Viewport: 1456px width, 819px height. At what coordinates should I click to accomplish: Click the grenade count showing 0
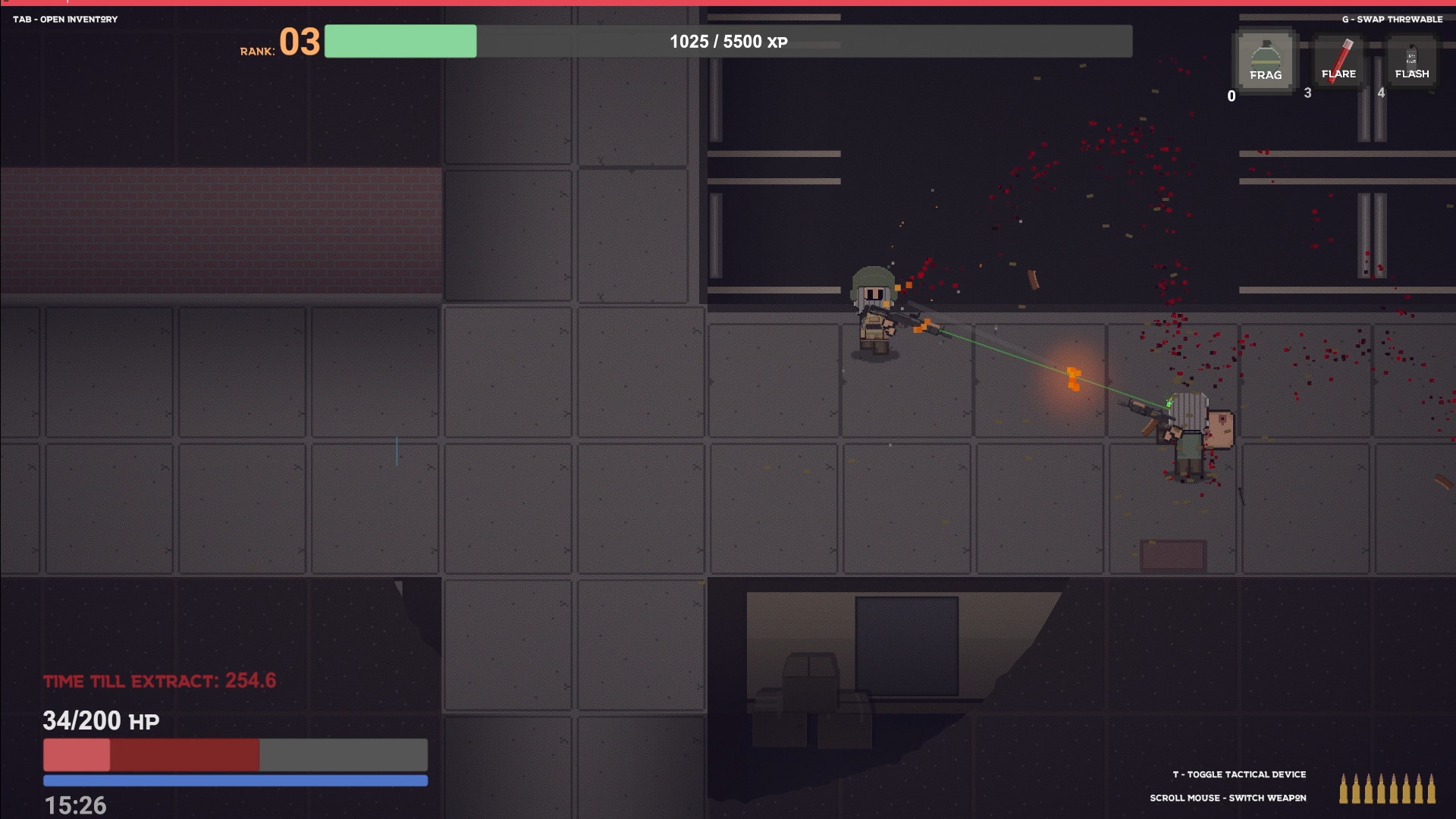coord(1231,96)
